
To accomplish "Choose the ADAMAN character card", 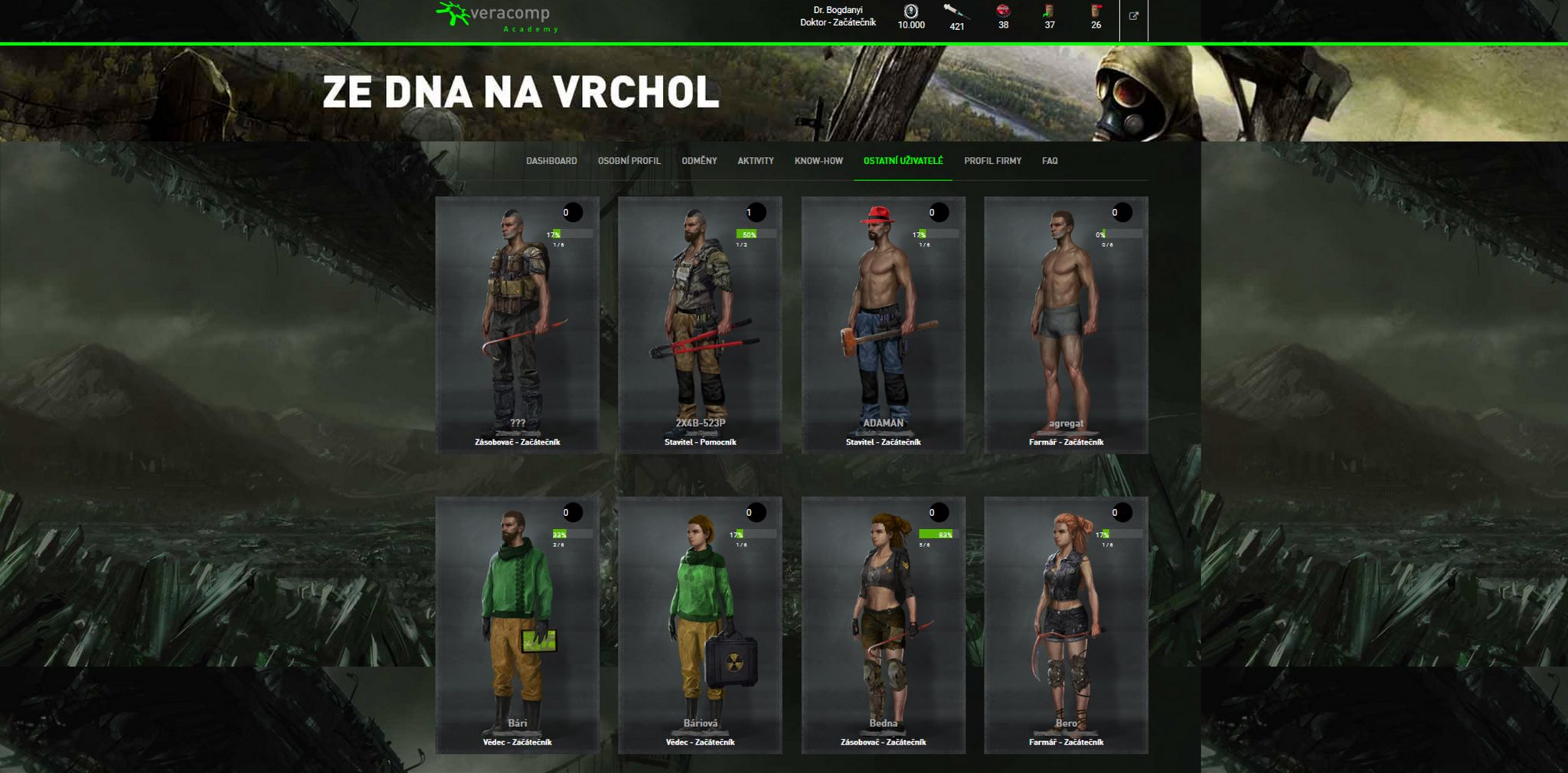I will (883, 325).
